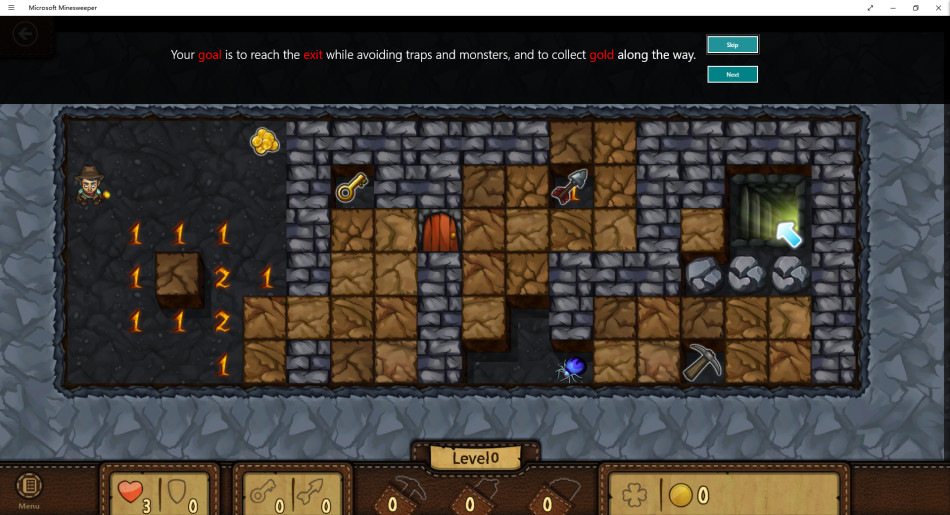Go back using the round arrow button
The image size is (950, 515).
(25, 35)
